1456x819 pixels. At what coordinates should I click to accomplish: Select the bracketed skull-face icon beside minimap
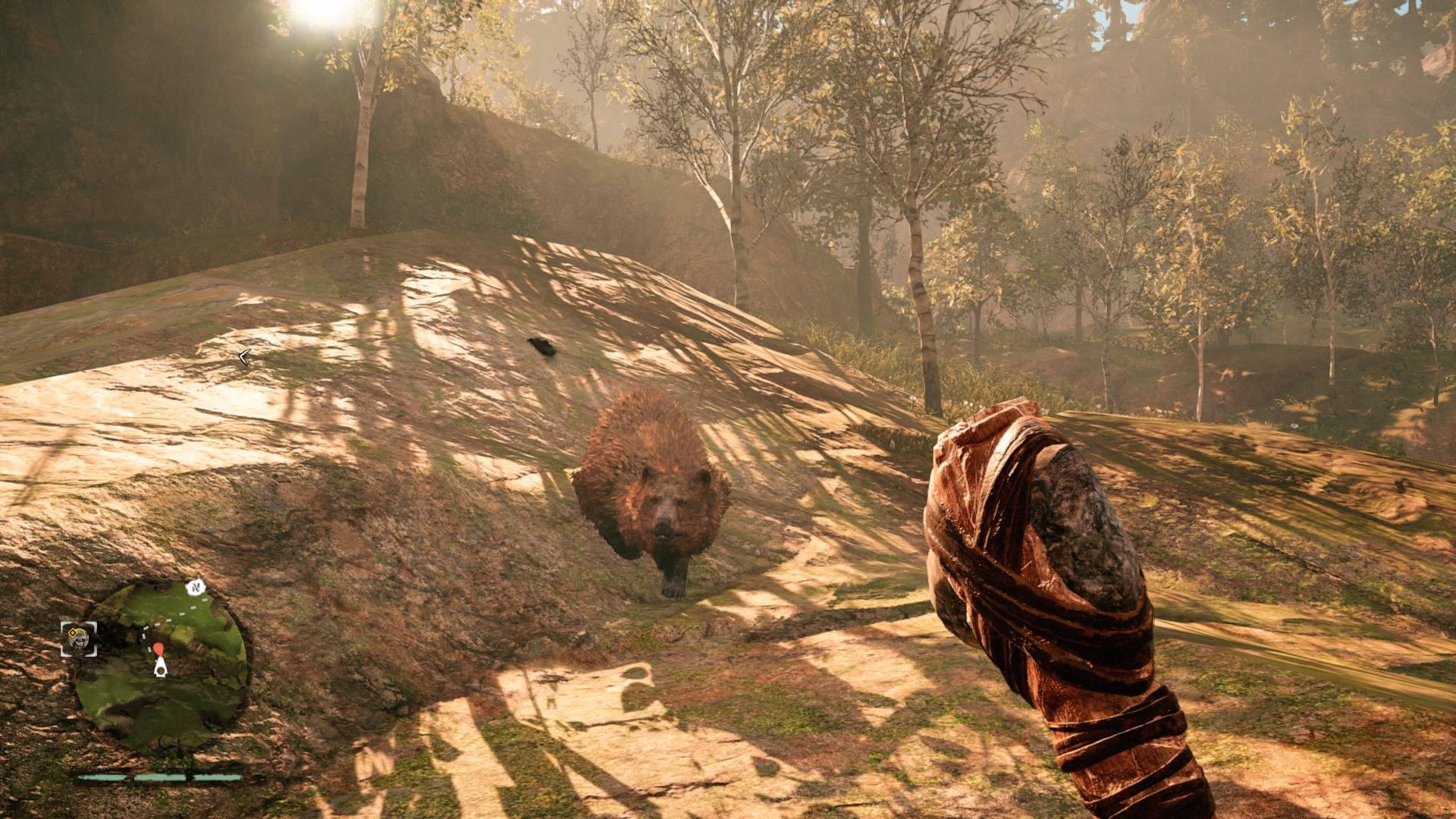(x=79, y=639)
